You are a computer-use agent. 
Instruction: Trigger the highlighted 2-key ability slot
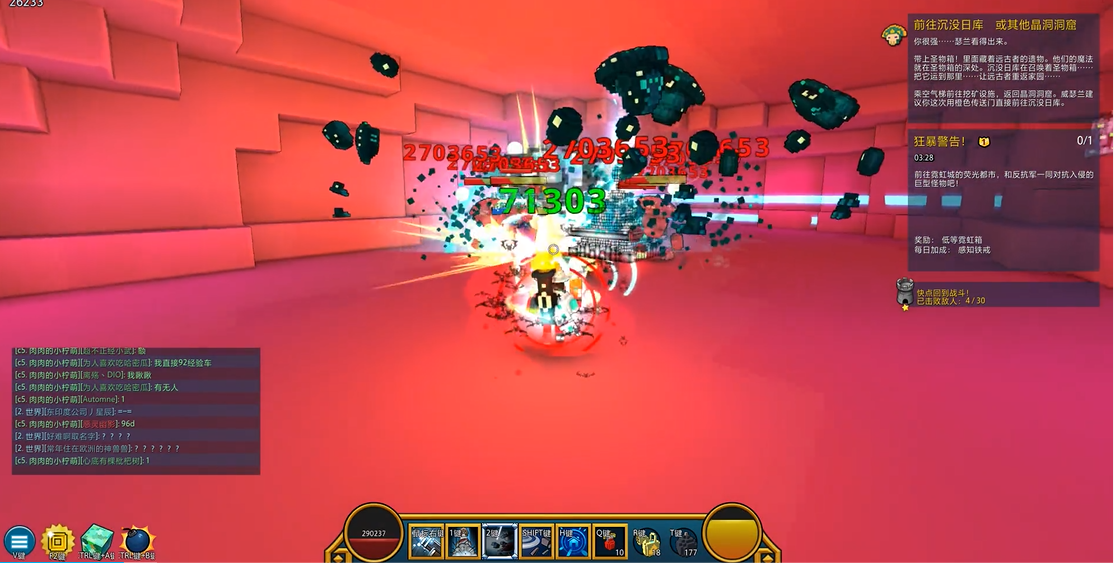coord(499,541)
